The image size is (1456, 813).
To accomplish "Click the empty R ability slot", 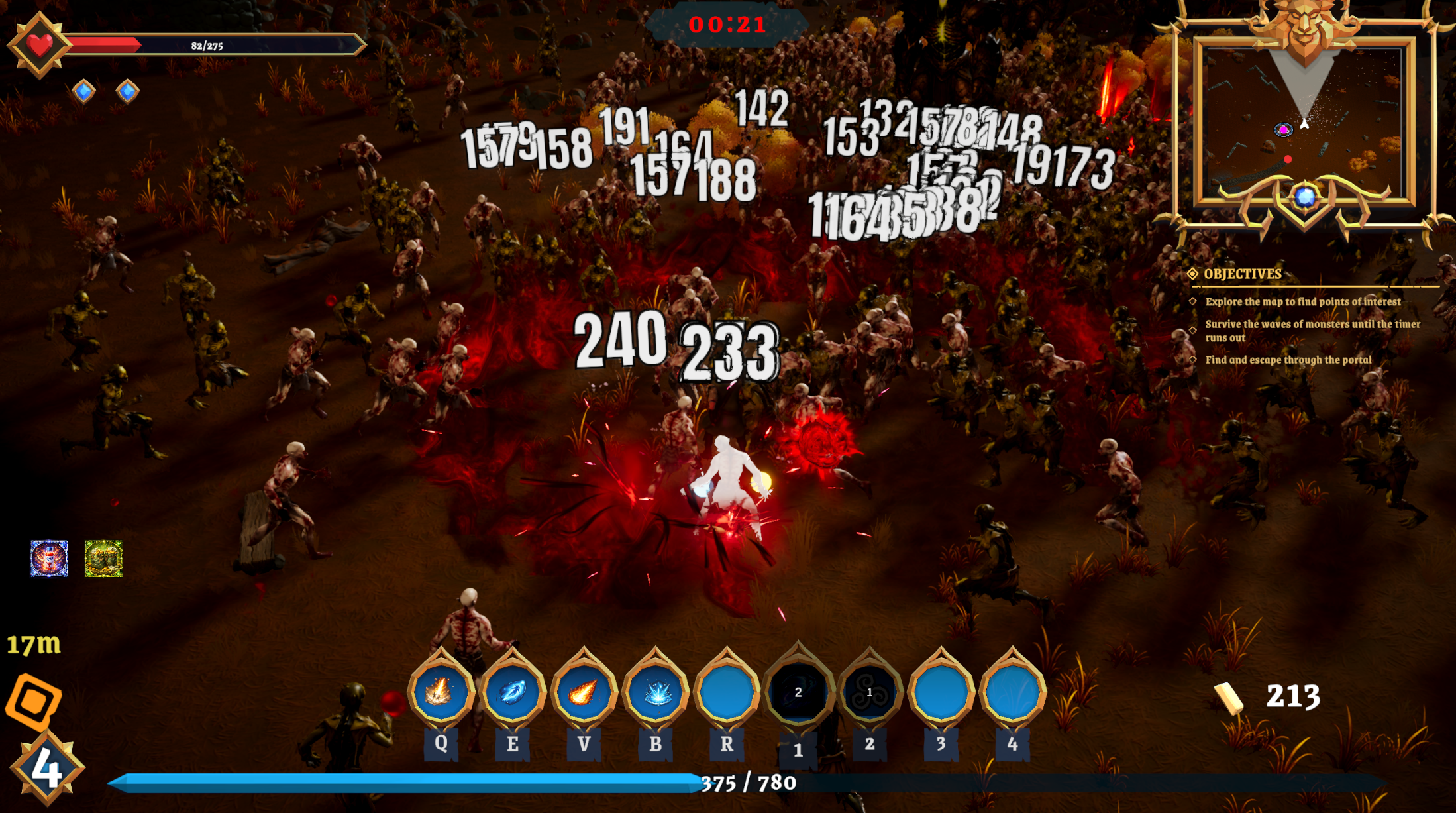I will tap(727, 692).
